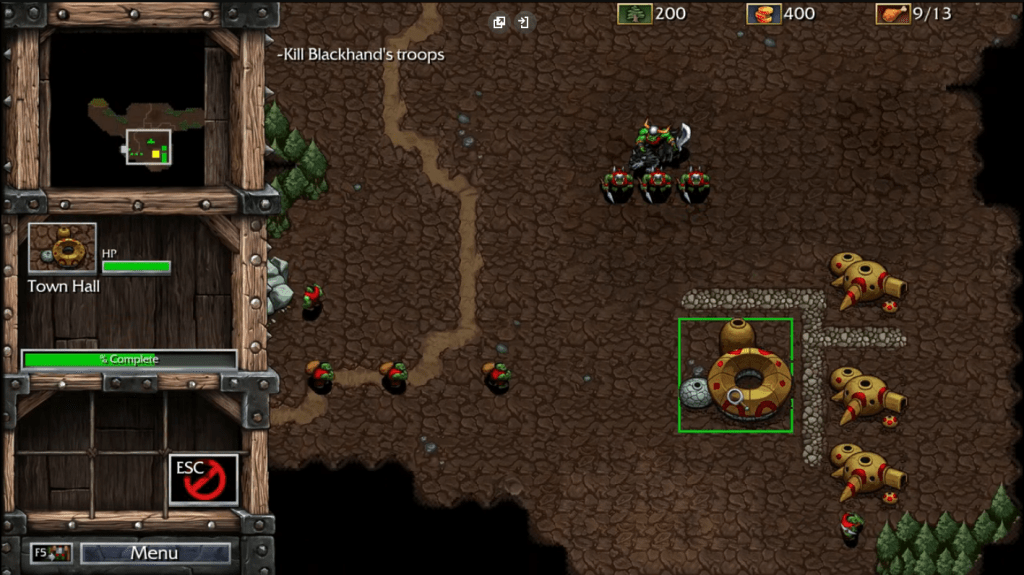This screenshot has height=575, width=1024.
Task: Open the game Menu
Action: click(155, 553)
